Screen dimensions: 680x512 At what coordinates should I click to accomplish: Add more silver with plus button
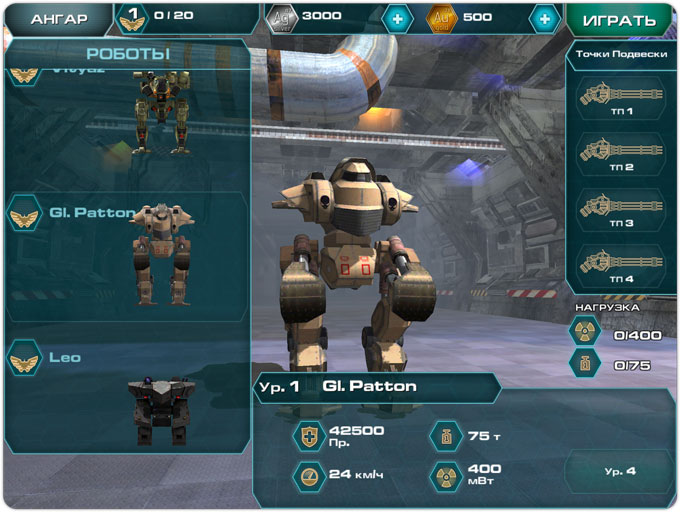(x=396, y=18)
